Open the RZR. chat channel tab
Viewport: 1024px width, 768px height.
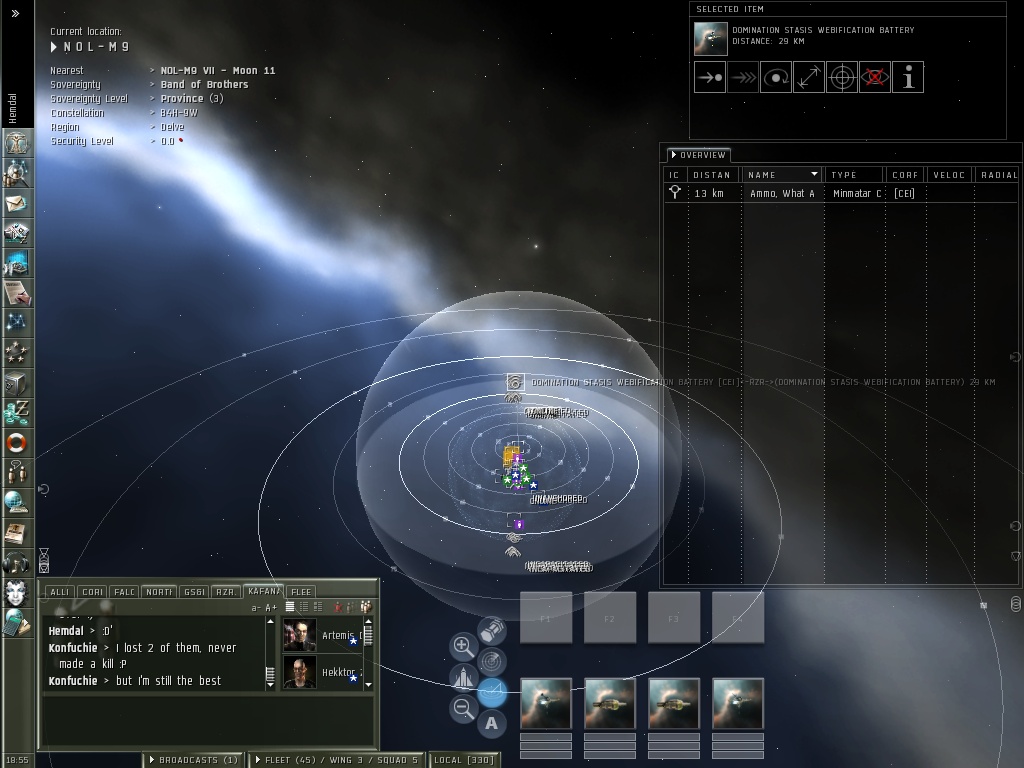pyautogui.click(x=227, y=592)
